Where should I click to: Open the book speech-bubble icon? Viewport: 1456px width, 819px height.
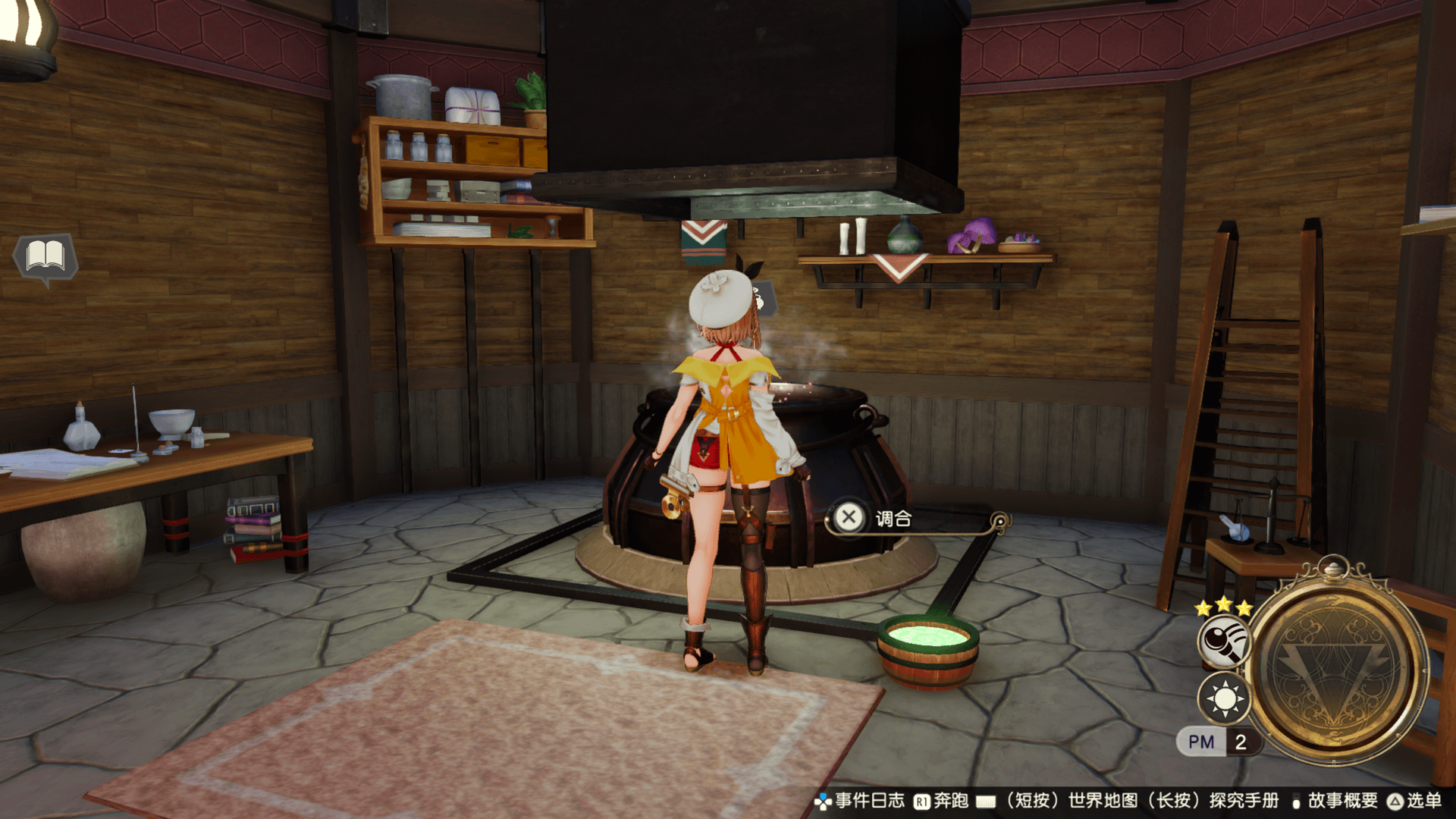(x=45, y=256)
